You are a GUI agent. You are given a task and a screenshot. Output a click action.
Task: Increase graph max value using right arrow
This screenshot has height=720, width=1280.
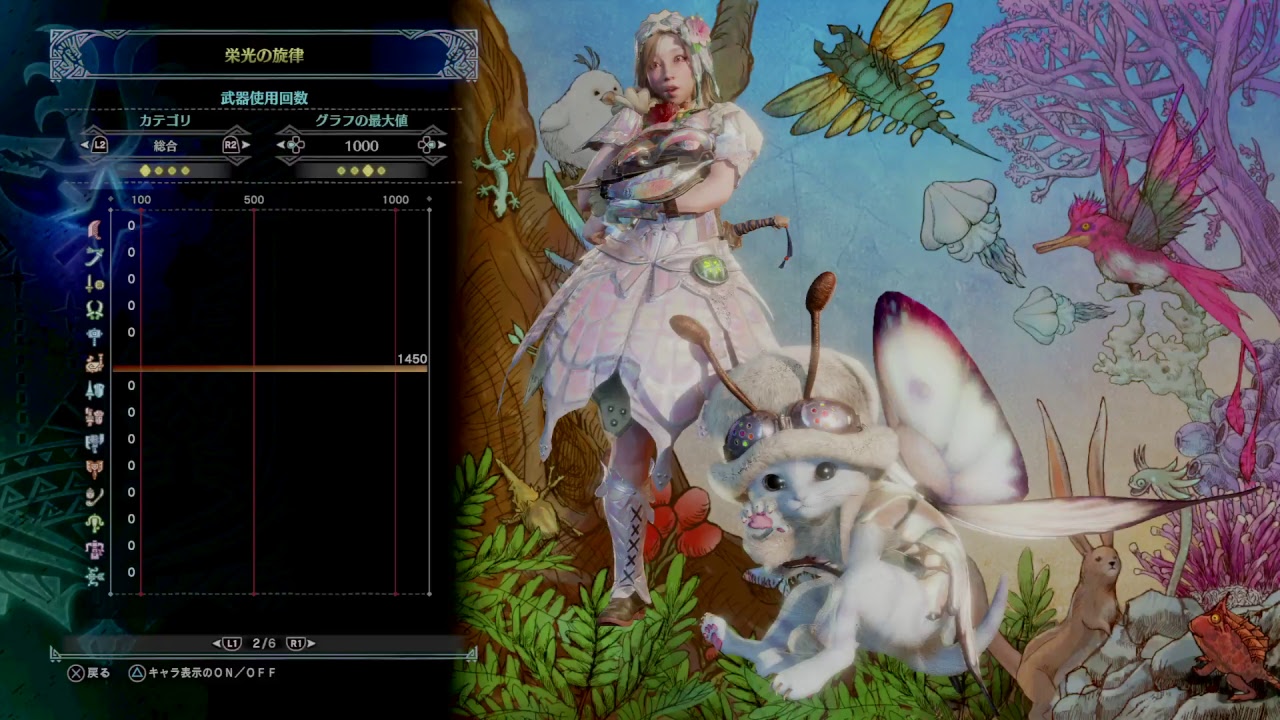(440, 146)
